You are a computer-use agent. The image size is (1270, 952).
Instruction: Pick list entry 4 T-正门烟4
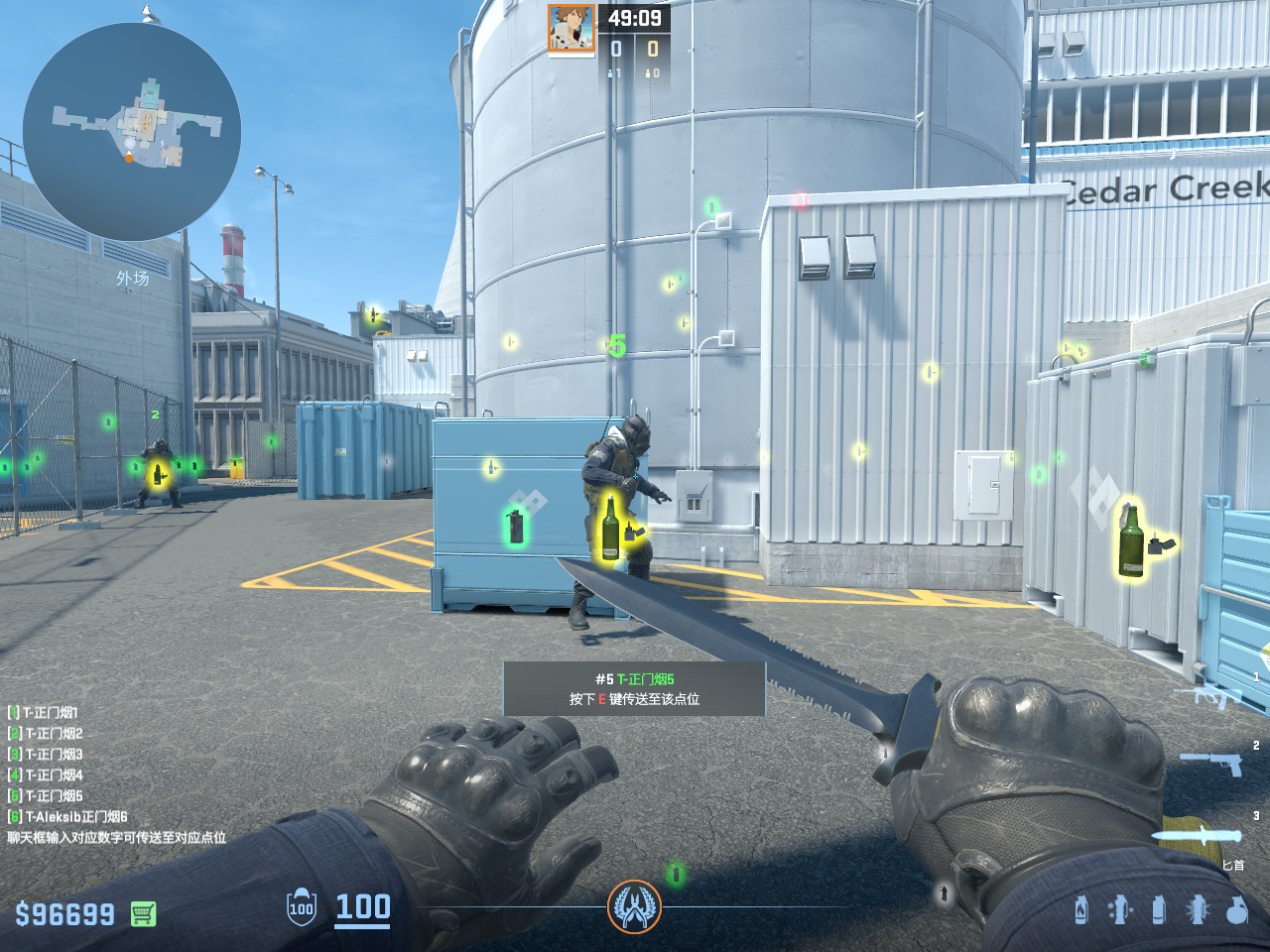click(46, 774)
